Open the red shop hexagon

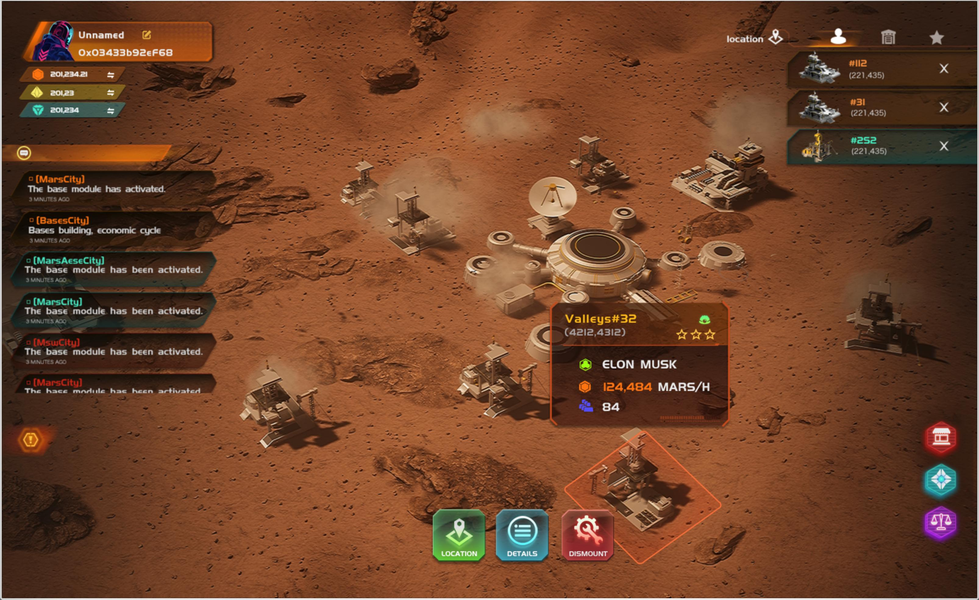tap(940, 437)
